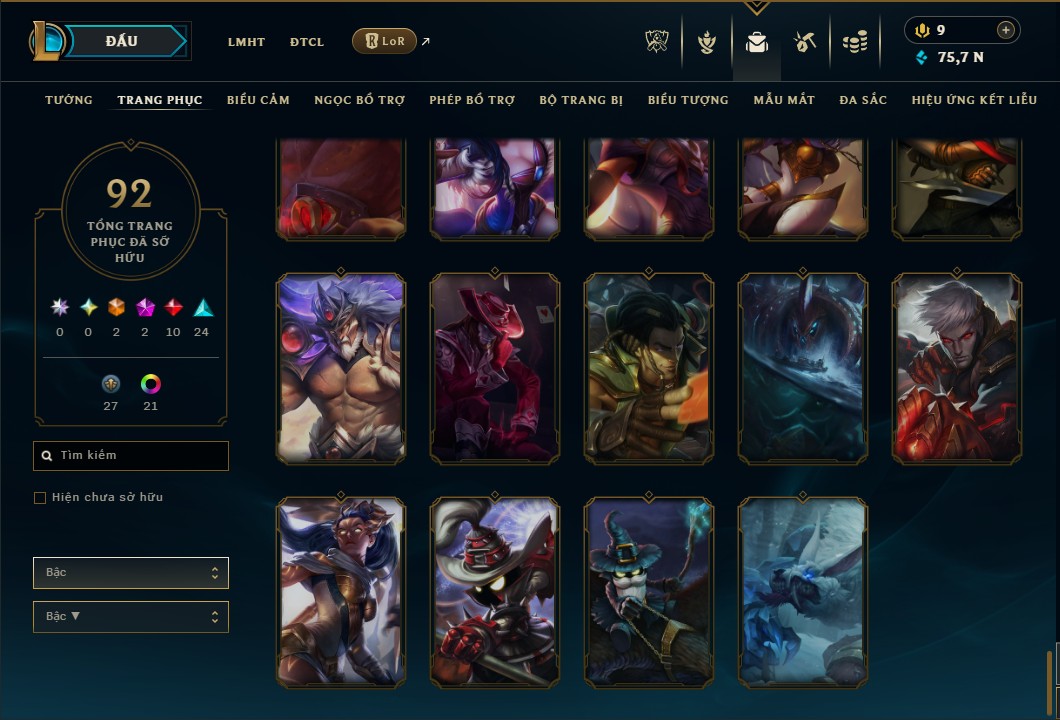The width and height of the screenshot is (1060, 720).
Task: Toggle the Hiện chưa sở hữu checkbox
Action: pyautogui.click(x=40, y=498)
